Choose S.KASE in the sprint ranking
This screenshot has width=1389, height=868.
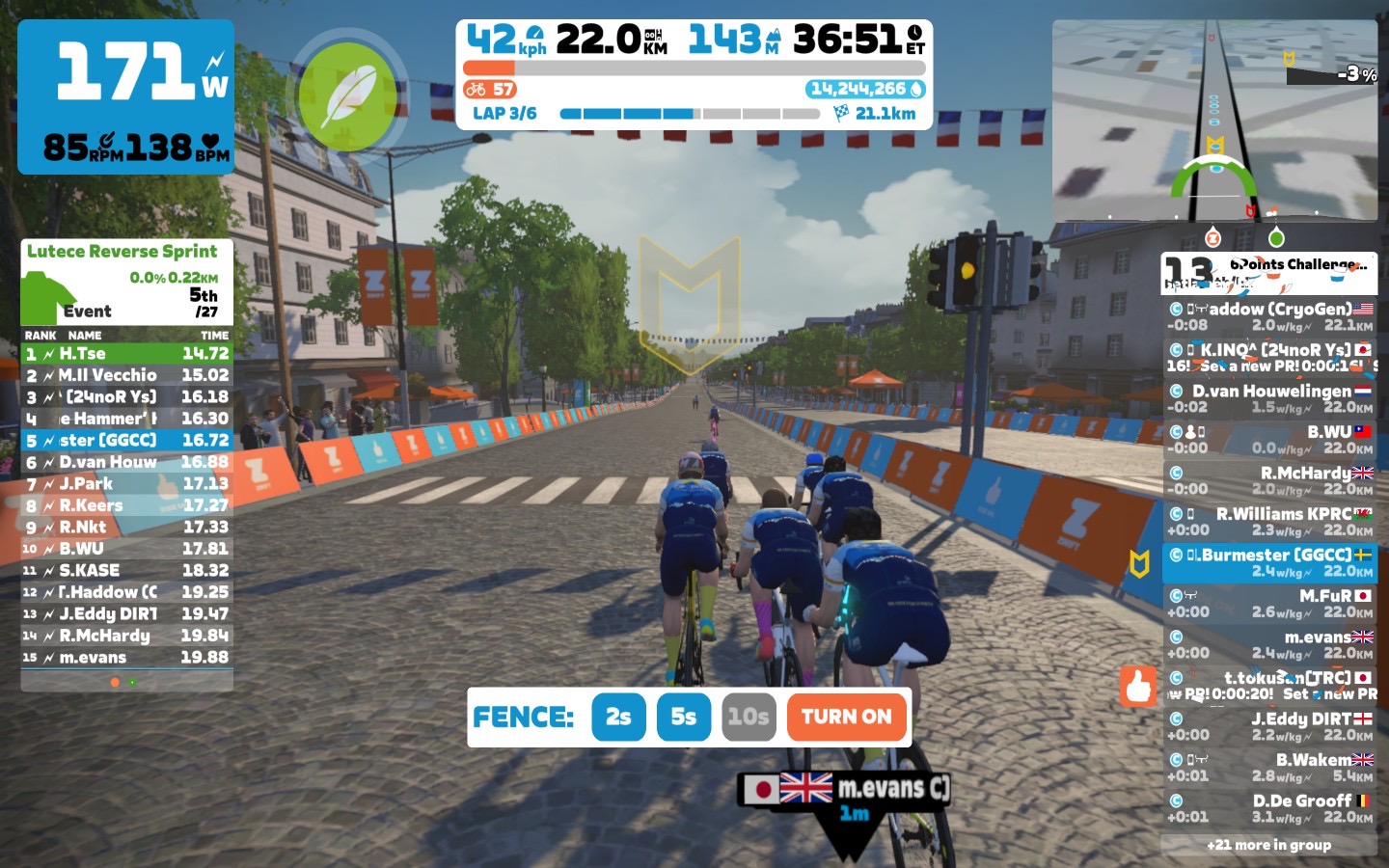coord(126,571)
